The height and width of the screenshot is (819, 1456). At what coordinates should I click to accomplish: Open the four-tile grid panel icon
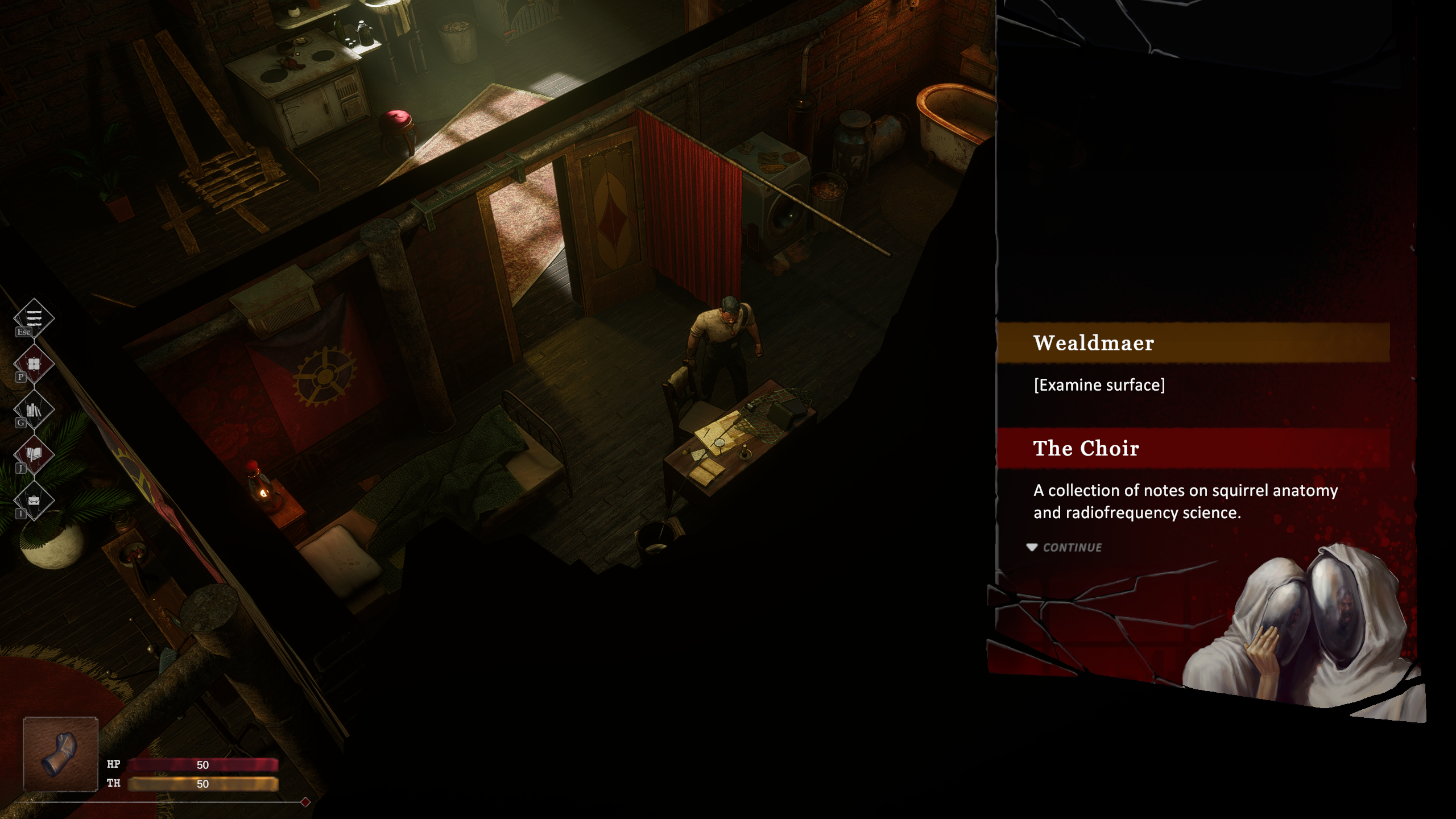34,363
